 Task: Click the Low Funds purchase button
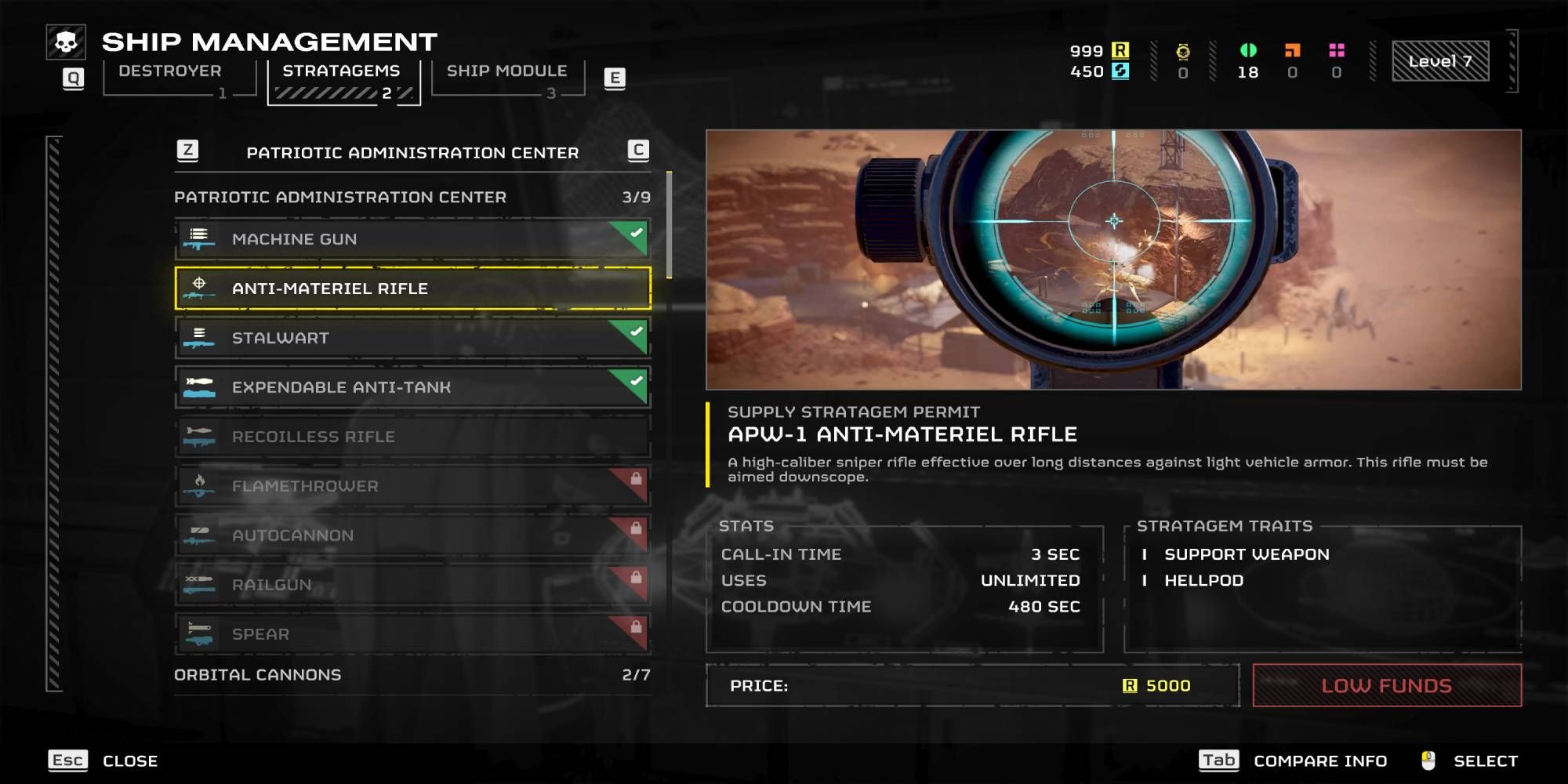1386,684
